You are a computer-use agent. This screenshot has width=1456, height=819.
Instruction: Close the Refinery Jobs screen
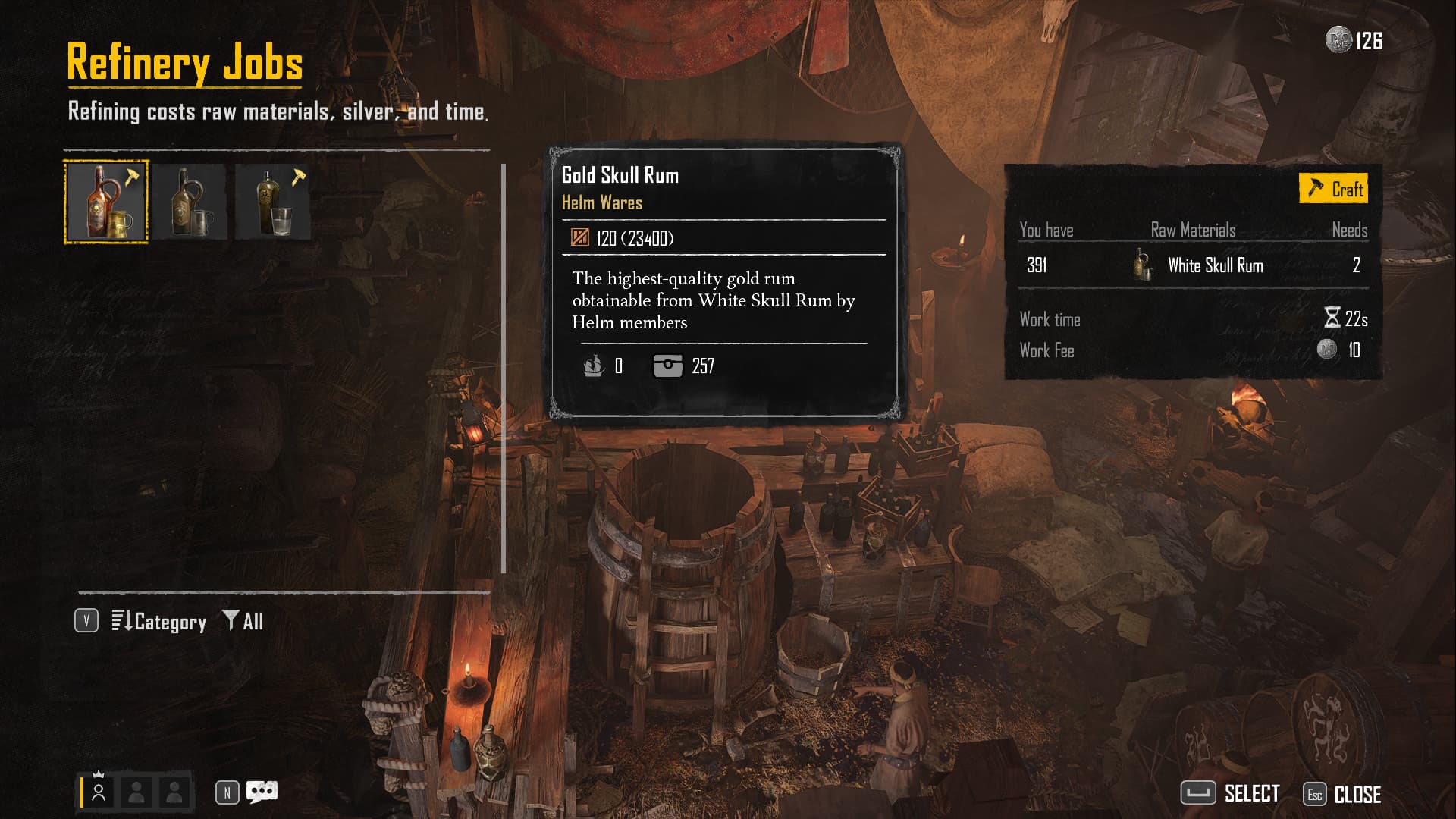(x=1342, y=794)
